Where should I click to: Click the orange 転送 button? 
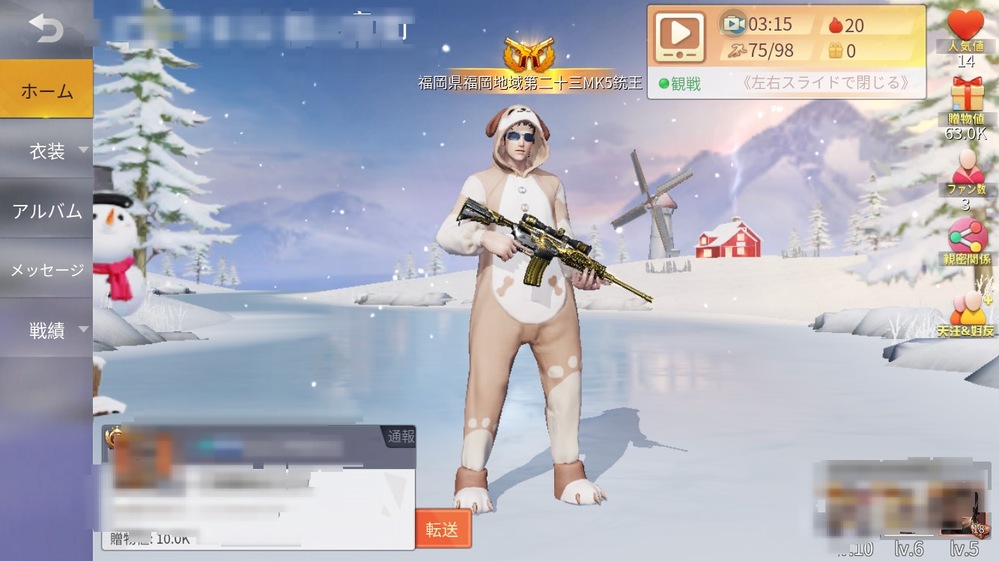pos(442,530)
